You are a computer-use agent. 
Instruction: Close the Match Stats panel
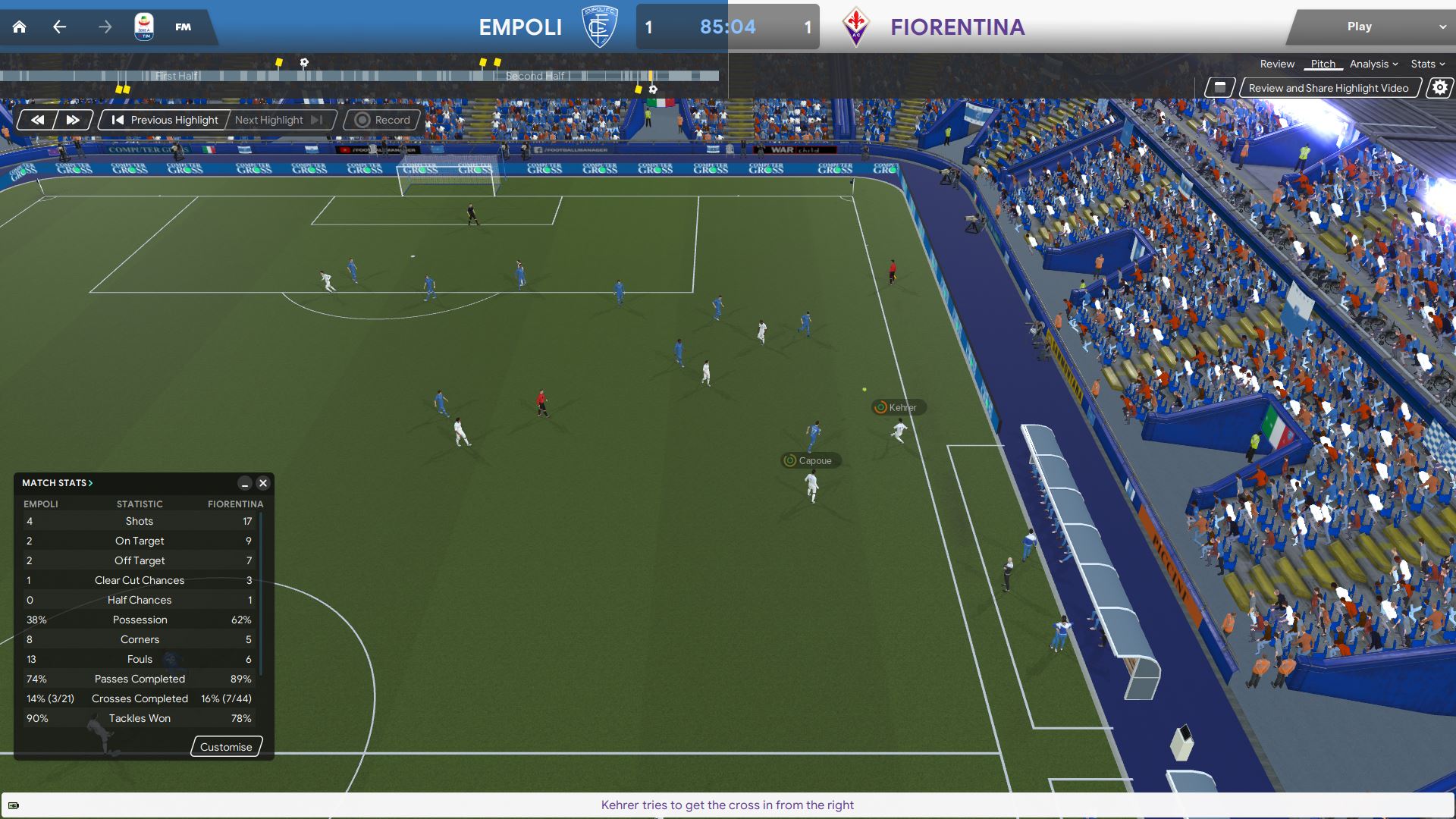click(263, 483)
